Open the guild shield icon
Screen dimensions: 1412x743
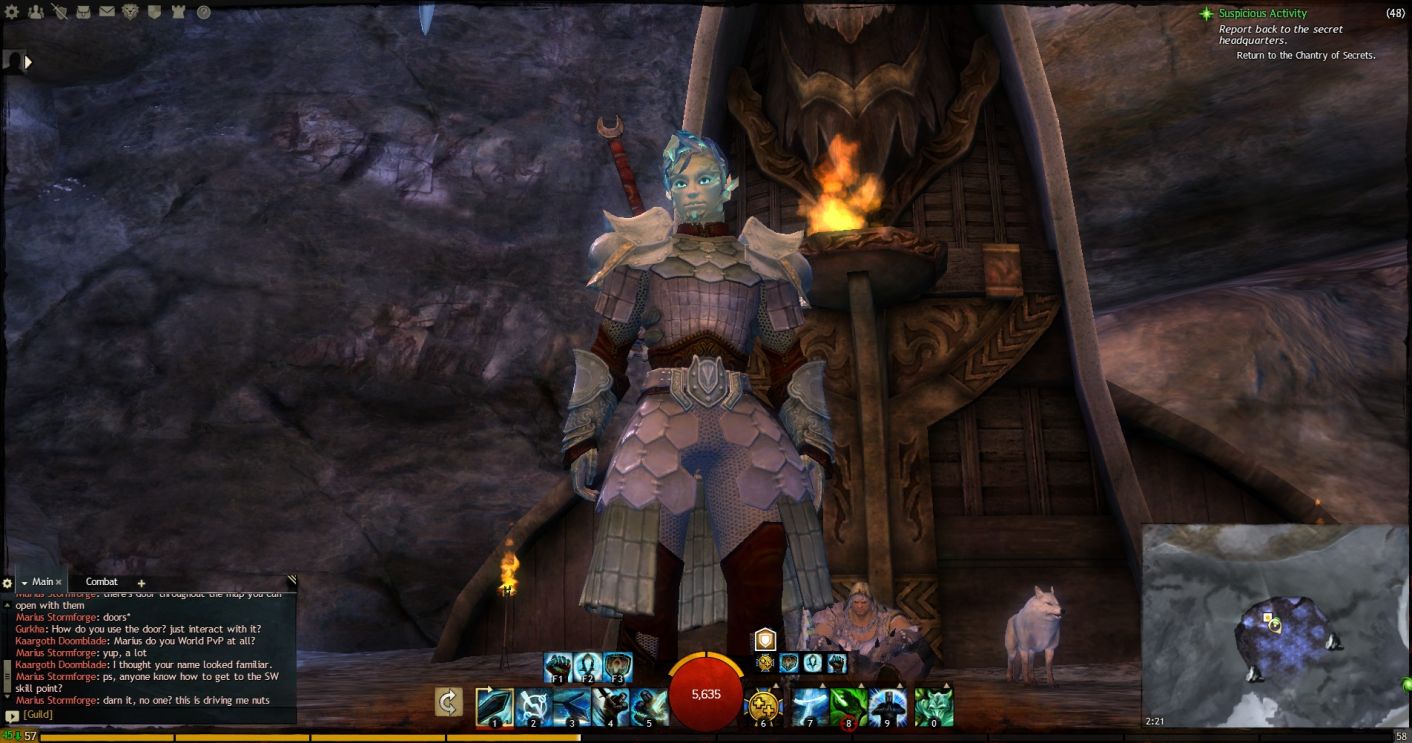click(x=155, y=12)
